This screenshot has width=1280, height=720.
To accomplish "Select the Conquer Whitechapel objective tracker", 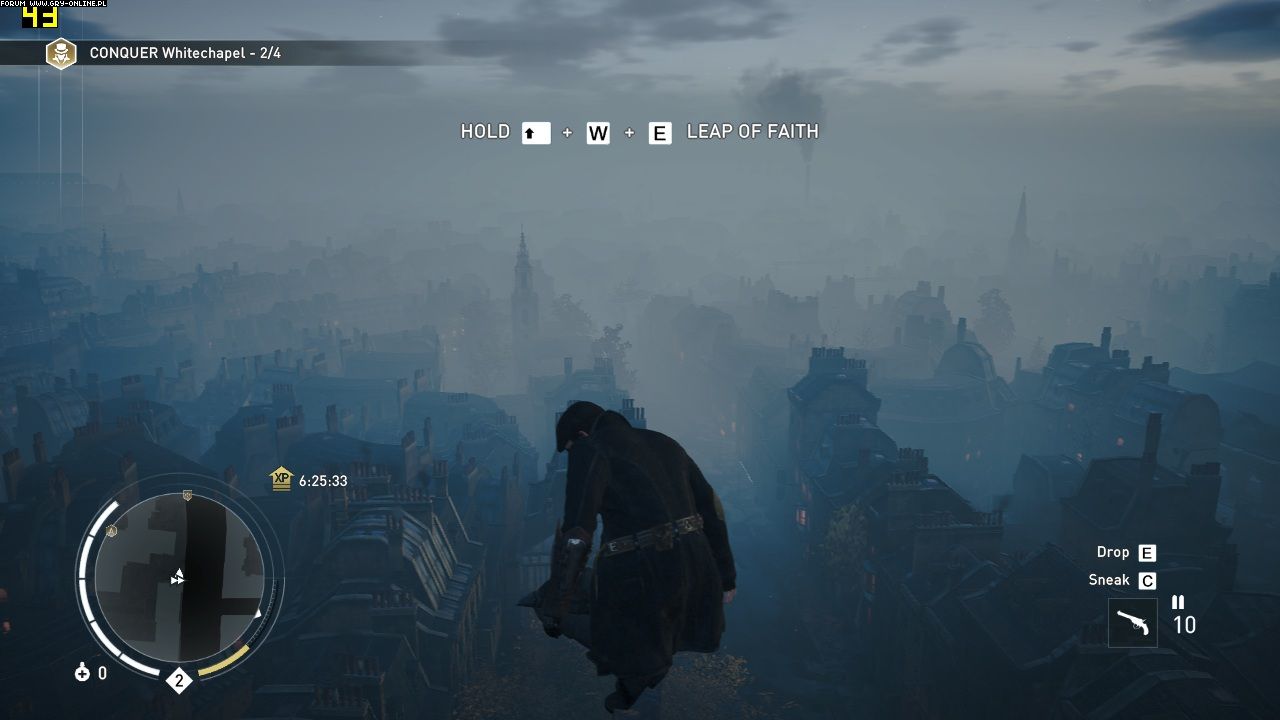I will pos(185,53).
